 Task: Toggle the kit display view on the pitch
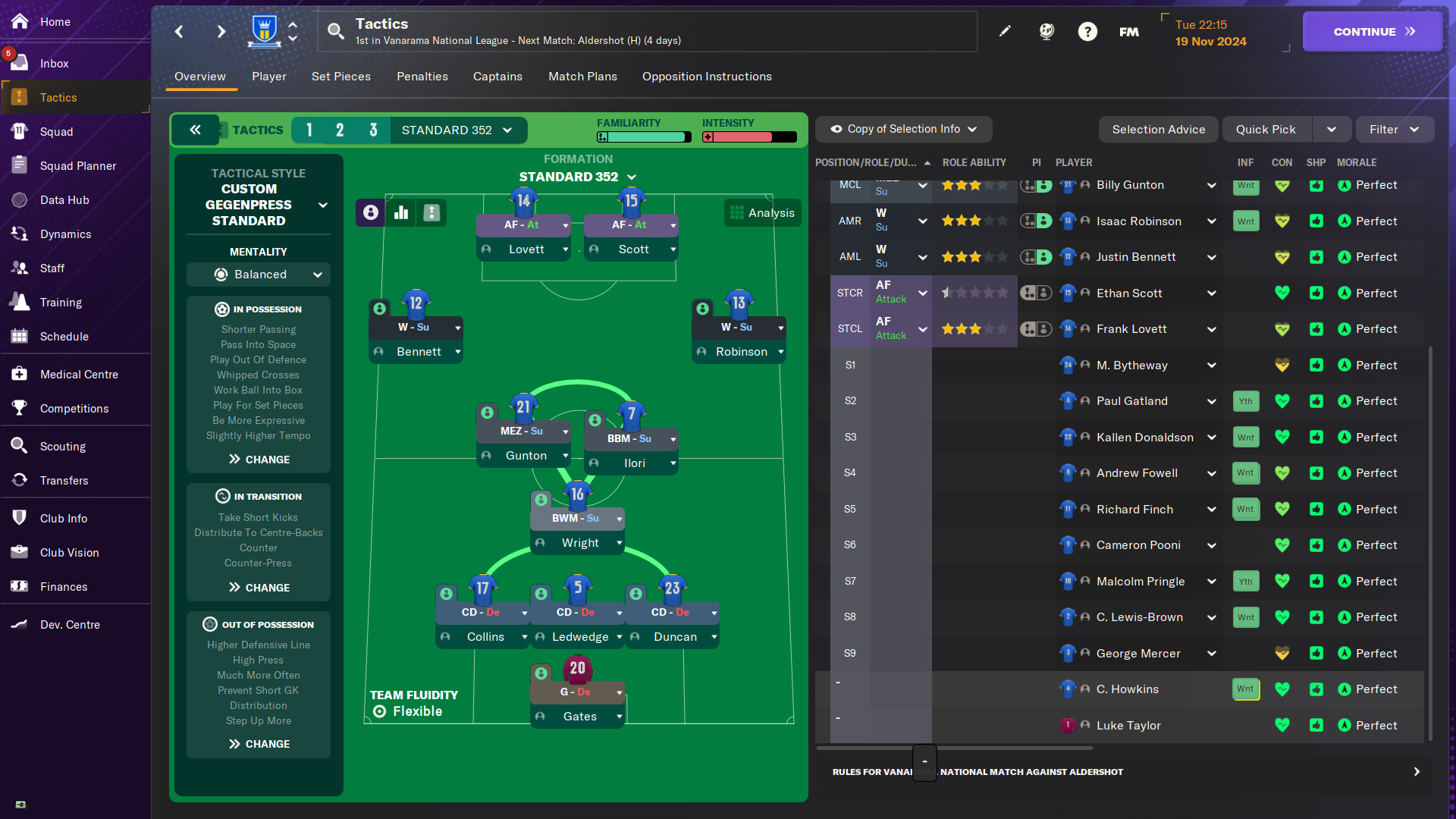(431, 212)
